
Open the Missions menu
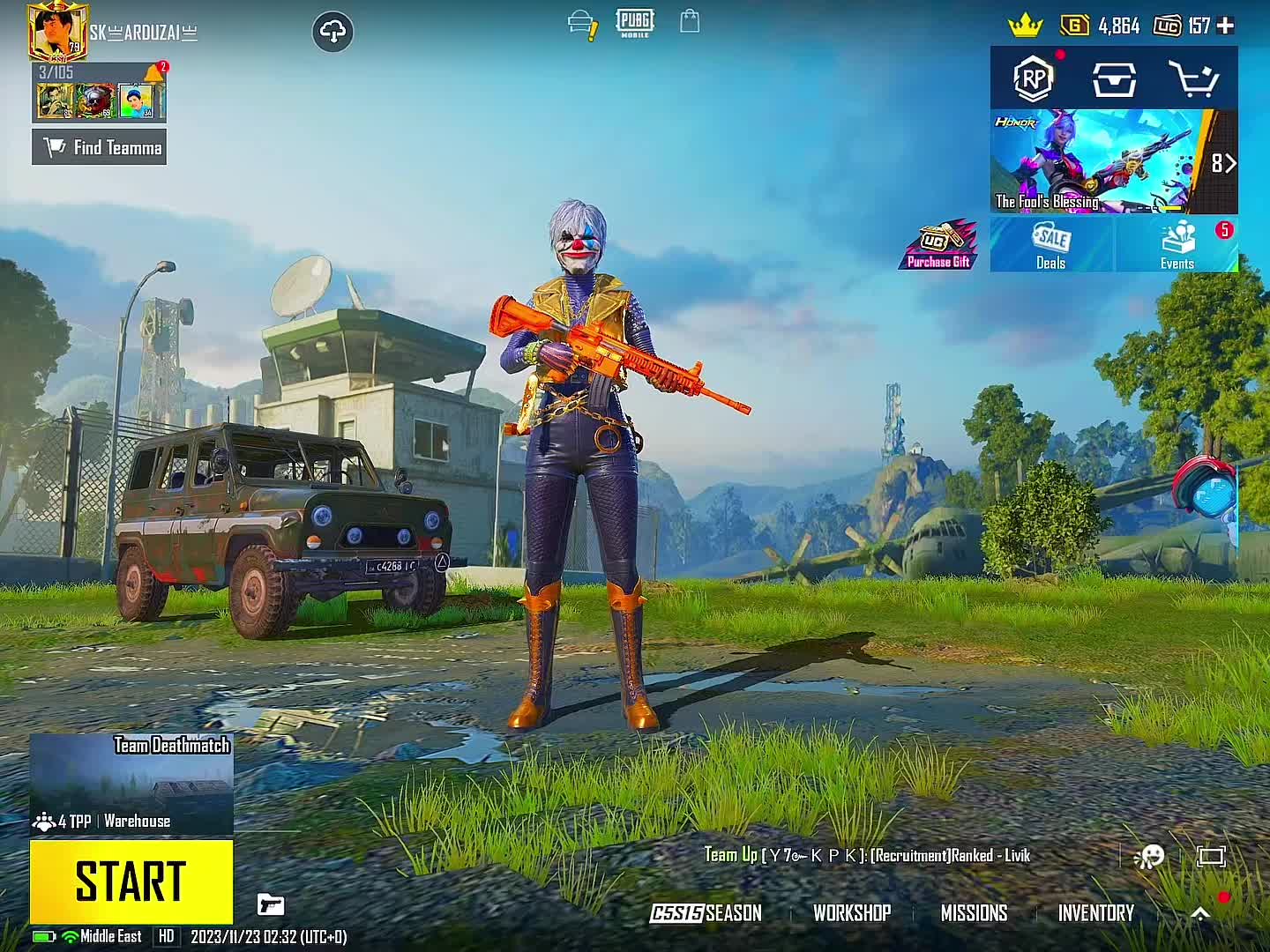(974, 913)
